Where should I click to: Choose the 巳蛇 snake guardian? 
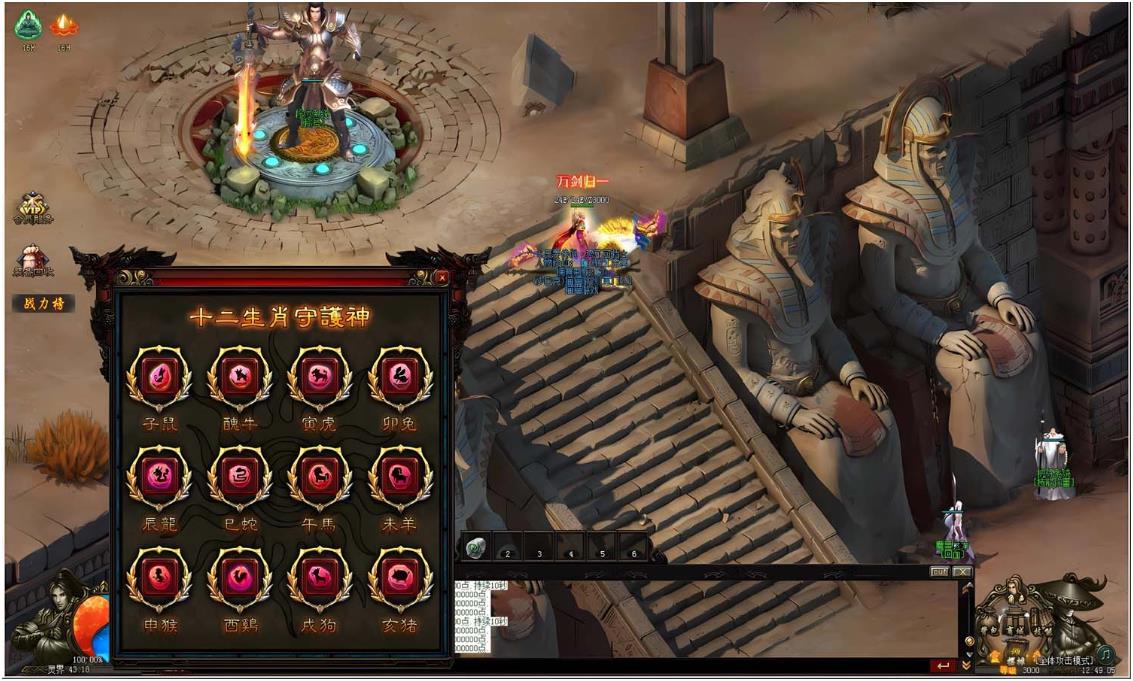pos(239,477)
